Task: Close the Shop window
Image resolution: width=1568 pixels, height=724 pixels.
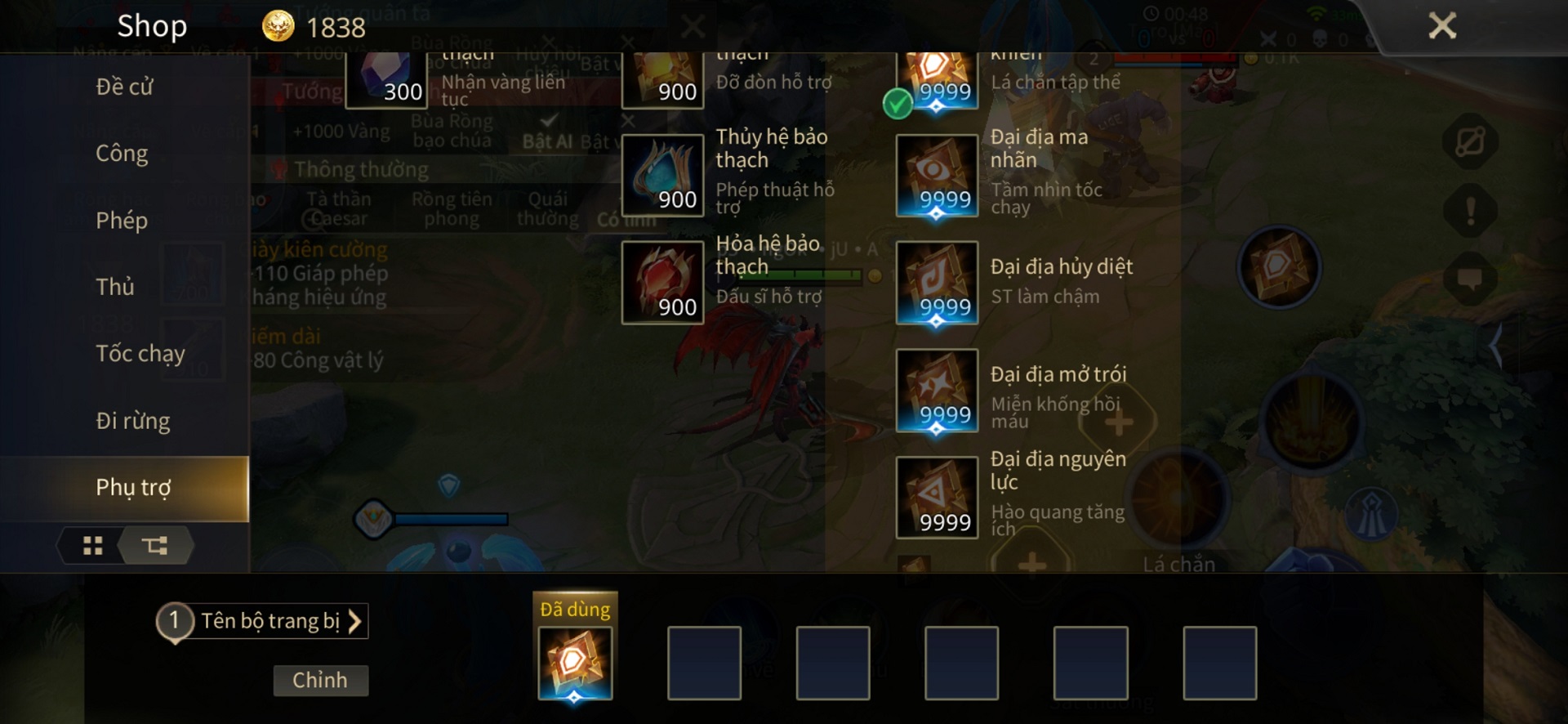Action: pyautogui.click(x=1441, y=26)
